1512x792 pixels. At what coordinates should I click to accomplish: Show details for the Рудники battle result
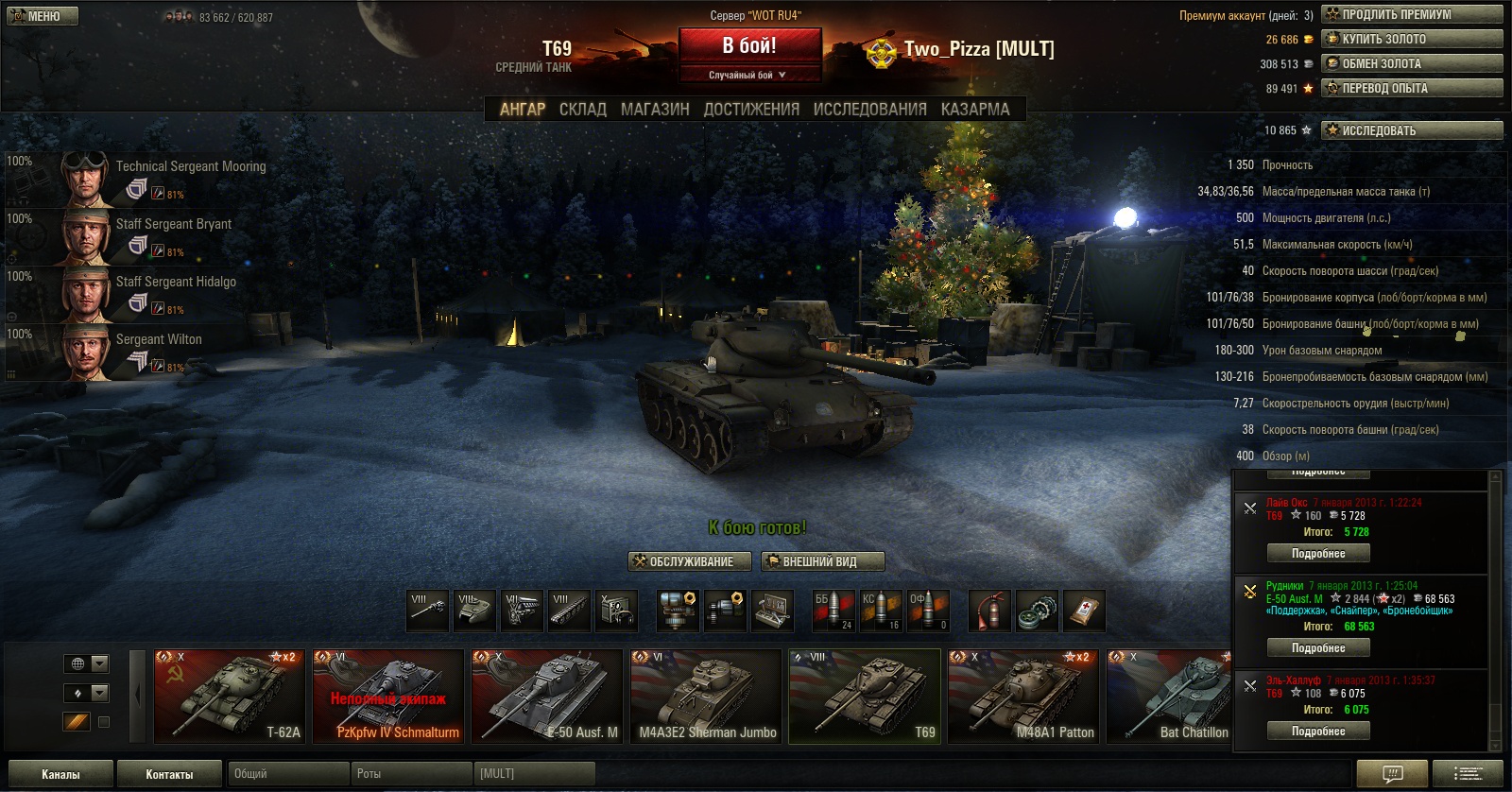point(1318,648)
